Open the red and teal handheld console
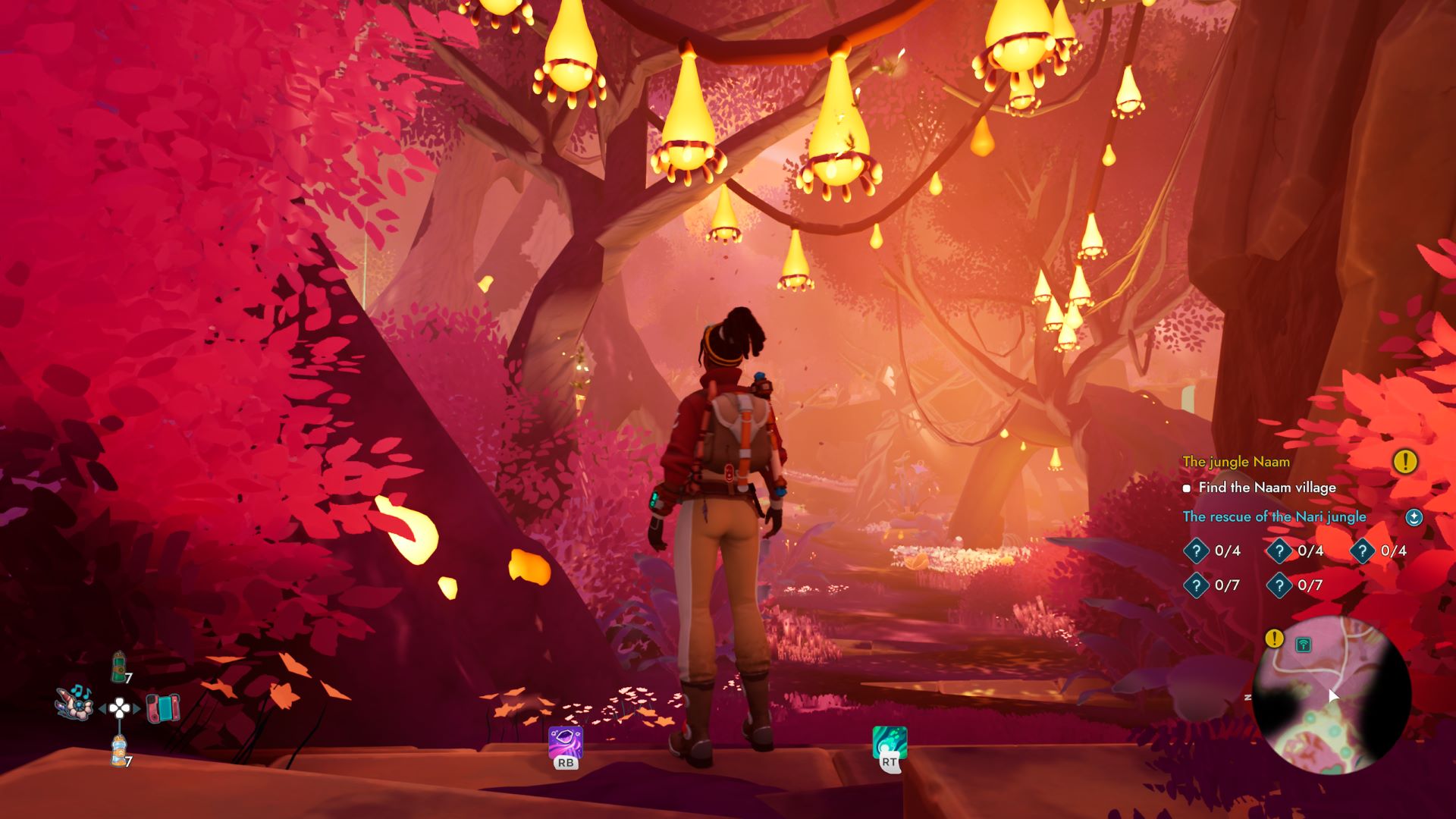This screenshot has width=1456, height=819. coord(162,708)
